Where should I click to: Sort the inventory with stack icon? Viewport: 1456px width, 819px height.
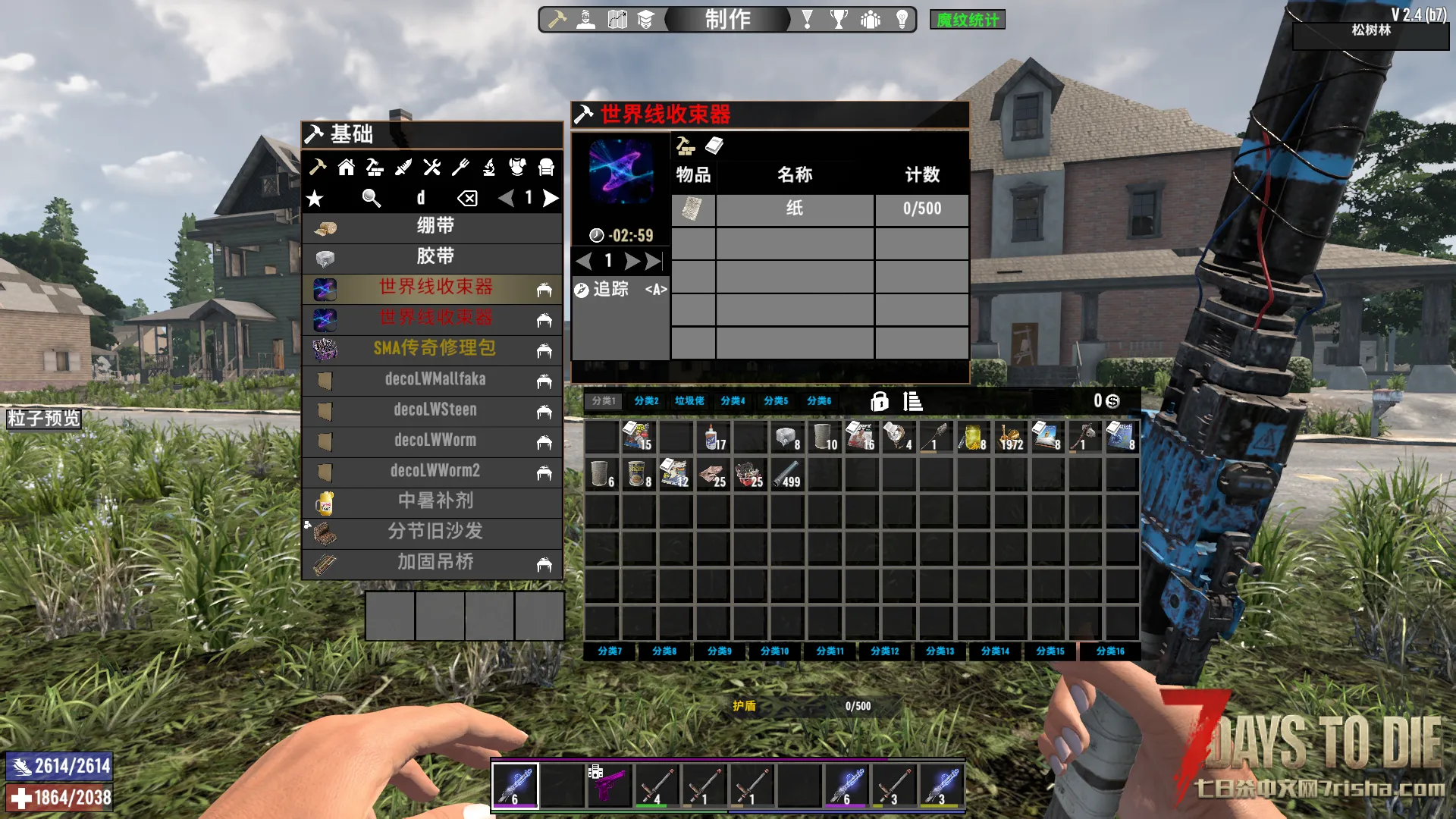(x=912, y=401)
